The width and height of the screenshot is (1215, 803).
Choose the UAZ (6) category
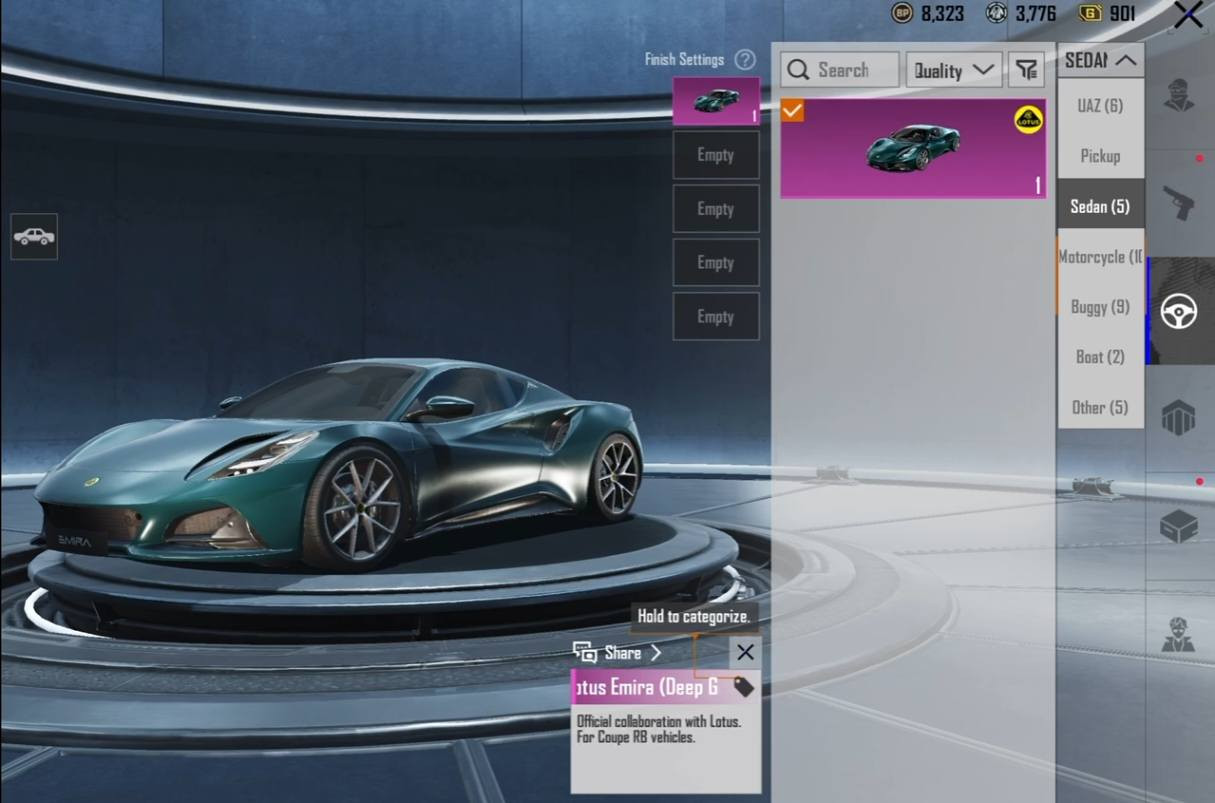tap(1100, 106)
